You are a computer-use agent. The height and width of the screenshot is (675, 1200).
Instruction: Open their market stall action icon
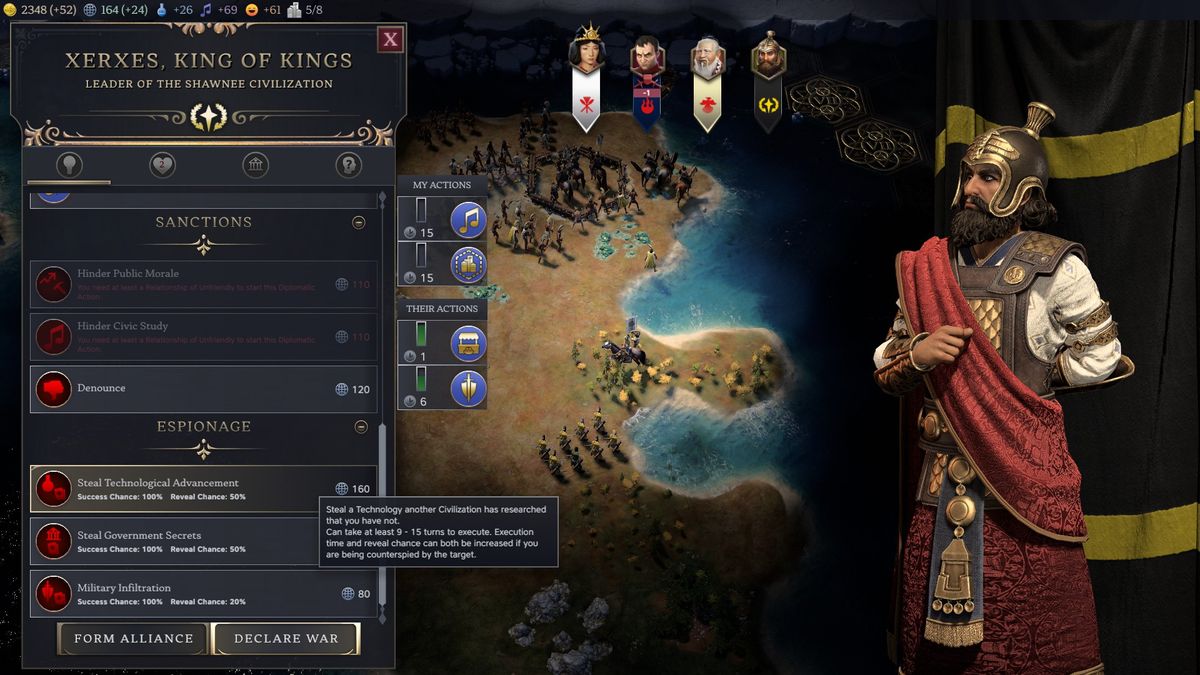(468, 343)
